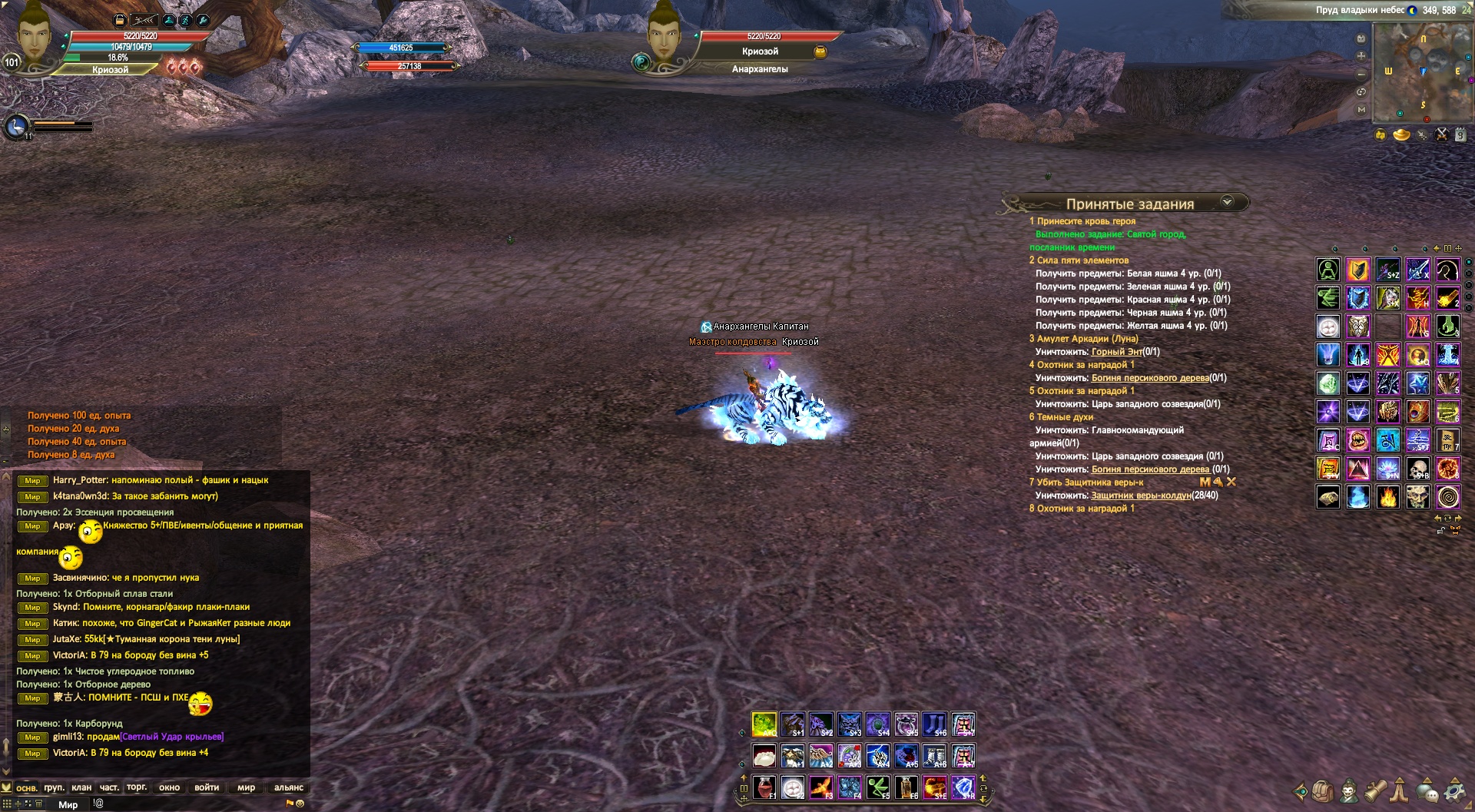Use the red potion in the F1 slot
This screenshot has height=812, width=1475.
(x=764, y=787)
